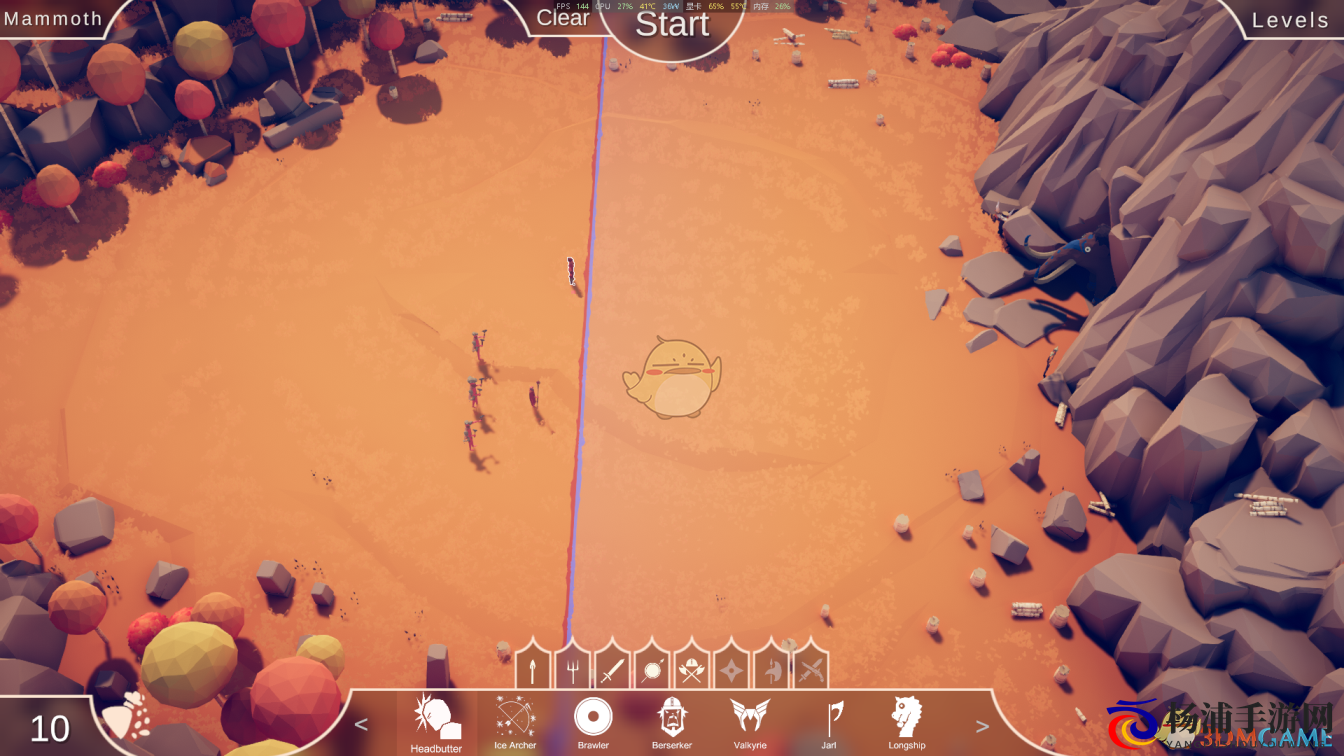
Task: Choose the Valkyrie unit
Action: pos(750,720)
